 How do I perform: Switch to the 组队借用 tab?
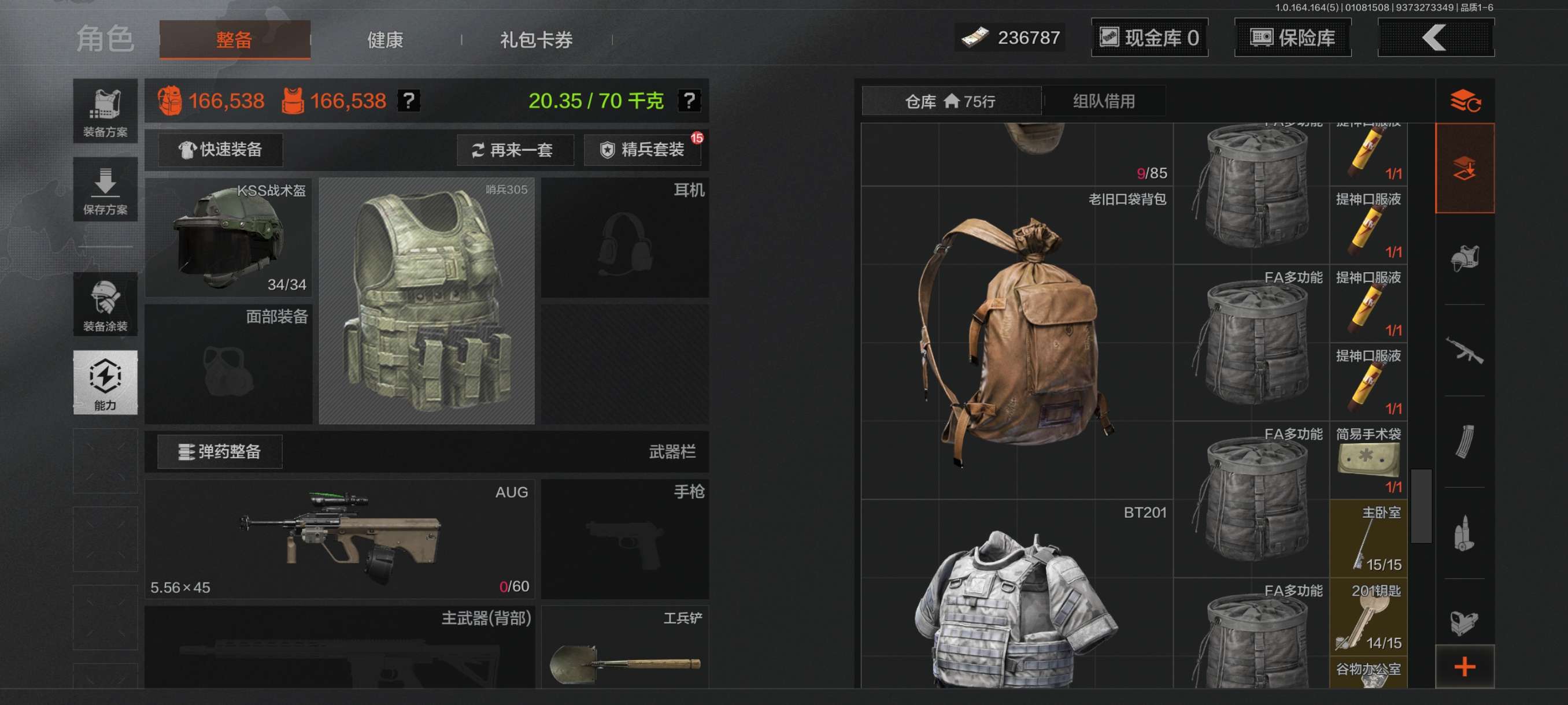pyautogui.click(x=1104, y=101)
